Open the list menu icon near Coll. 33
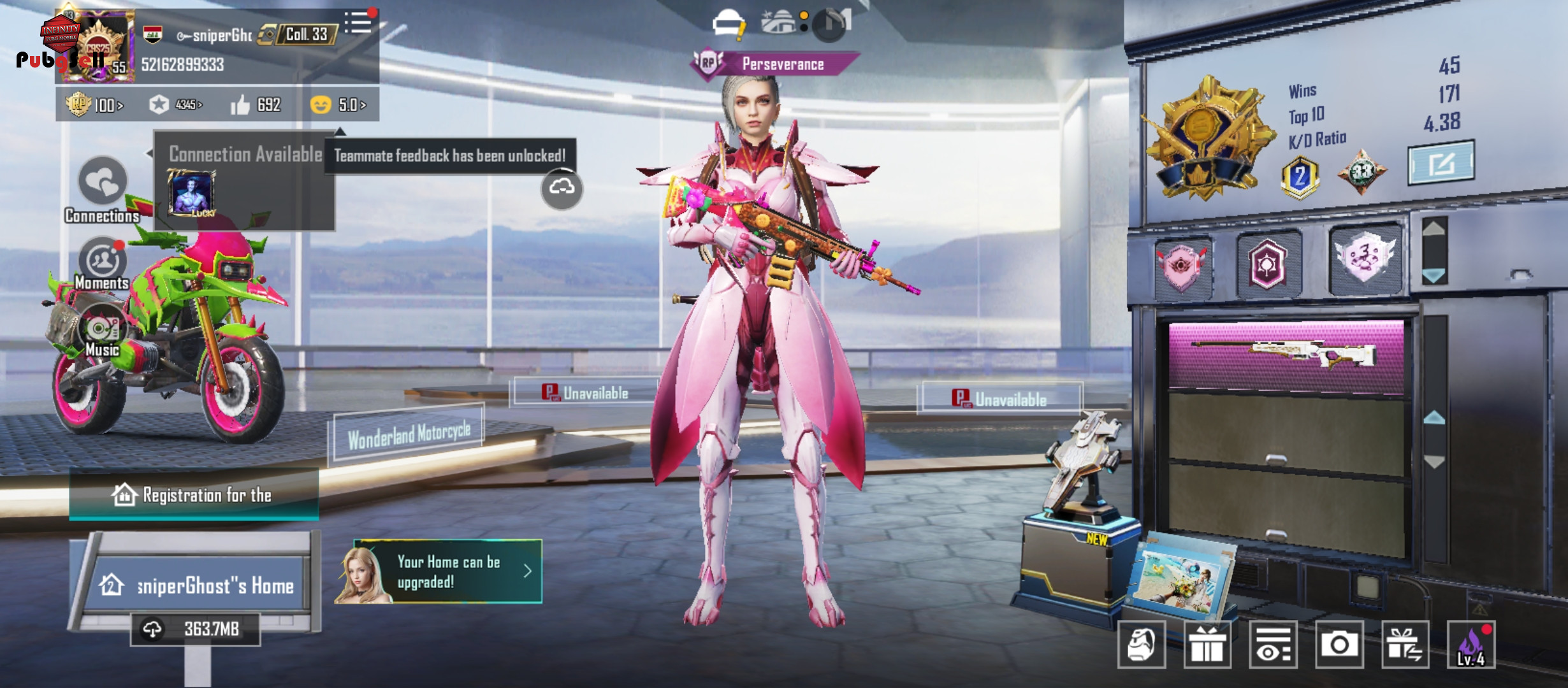 358,24
